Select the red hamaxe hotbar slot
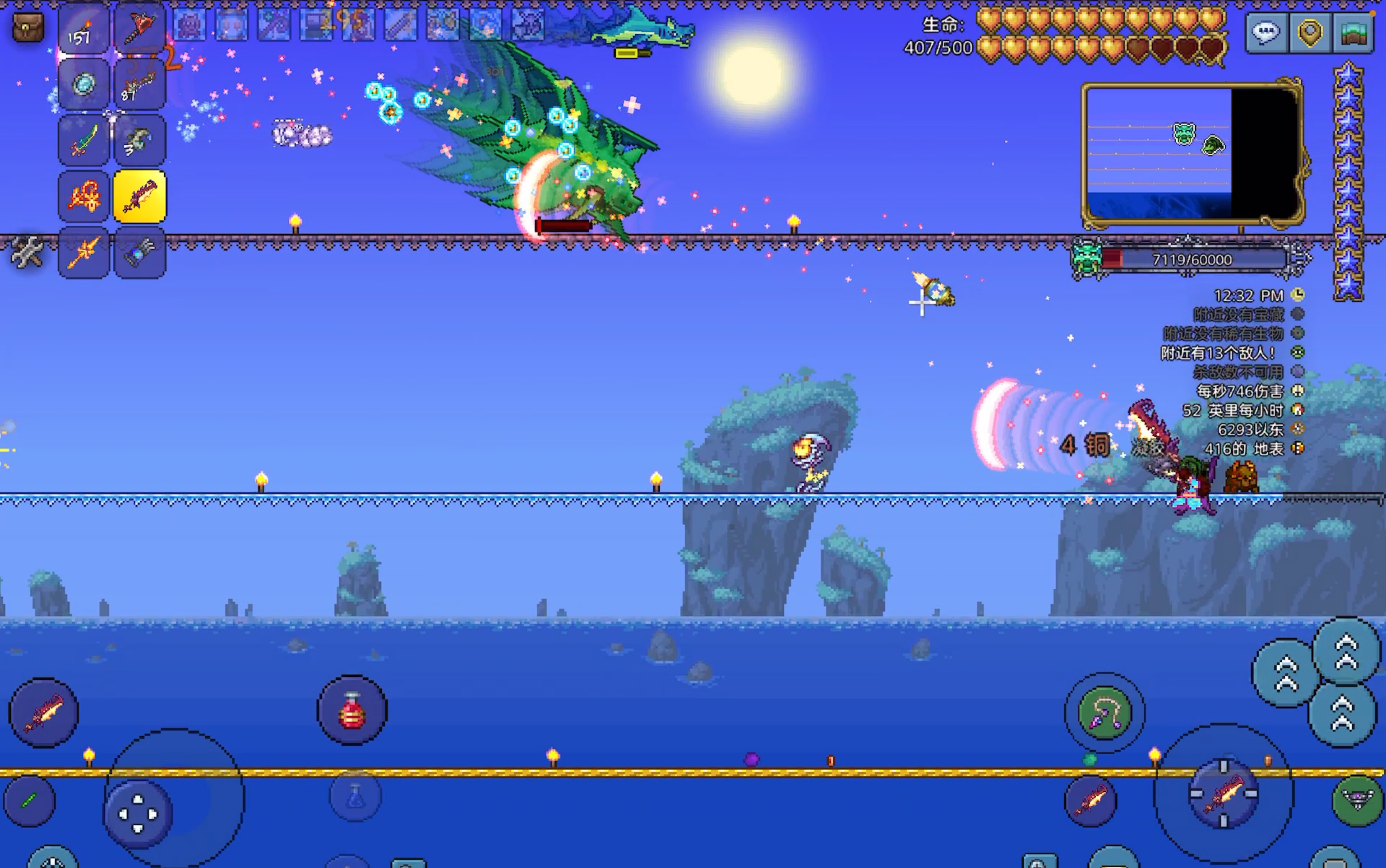 [x=139, y=29]
